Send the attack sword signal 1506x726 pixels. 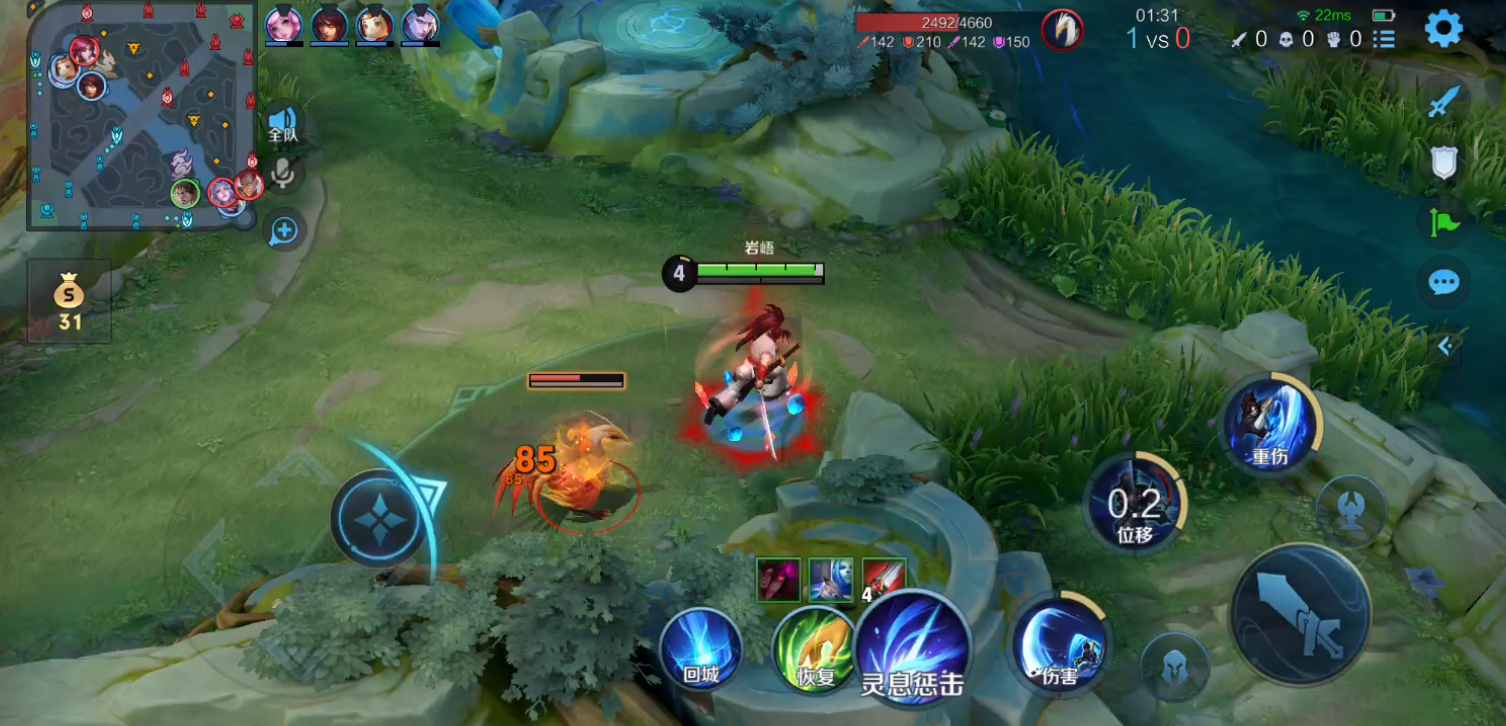[1444, 101]
